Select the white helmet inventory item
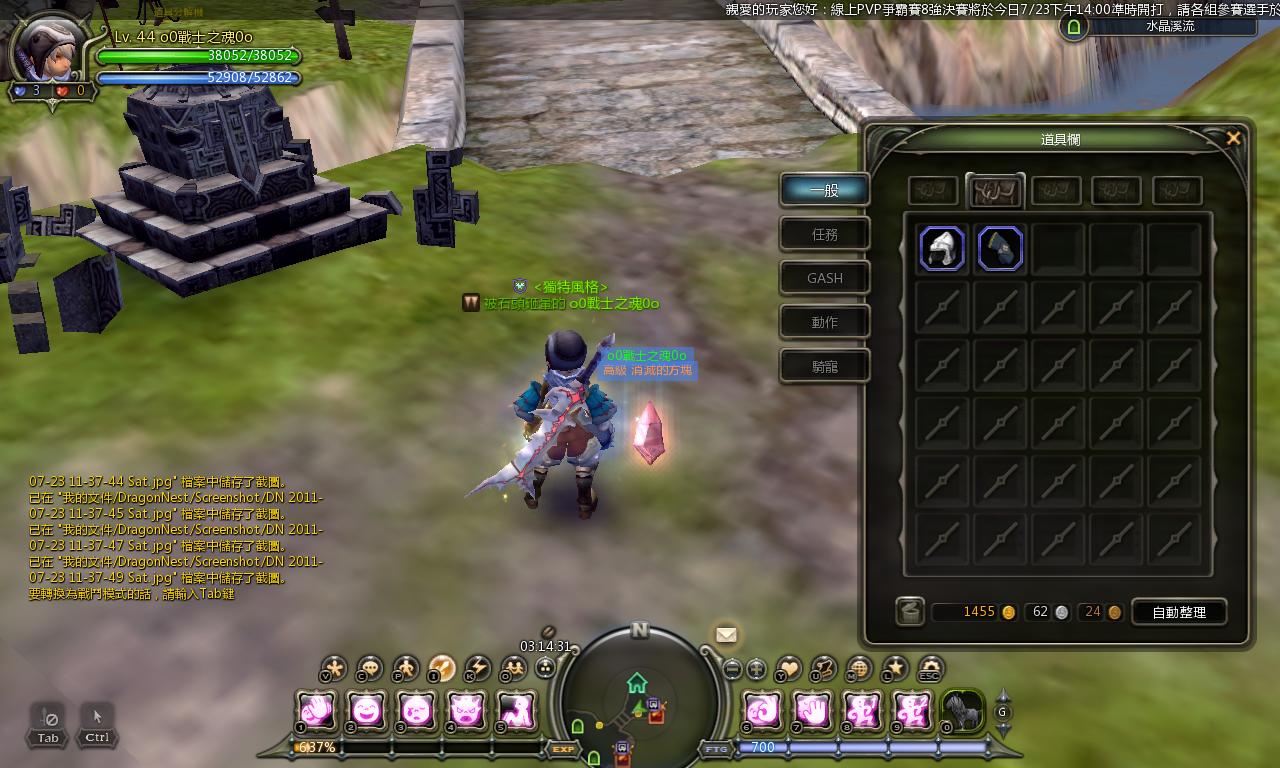 point(942,249)
